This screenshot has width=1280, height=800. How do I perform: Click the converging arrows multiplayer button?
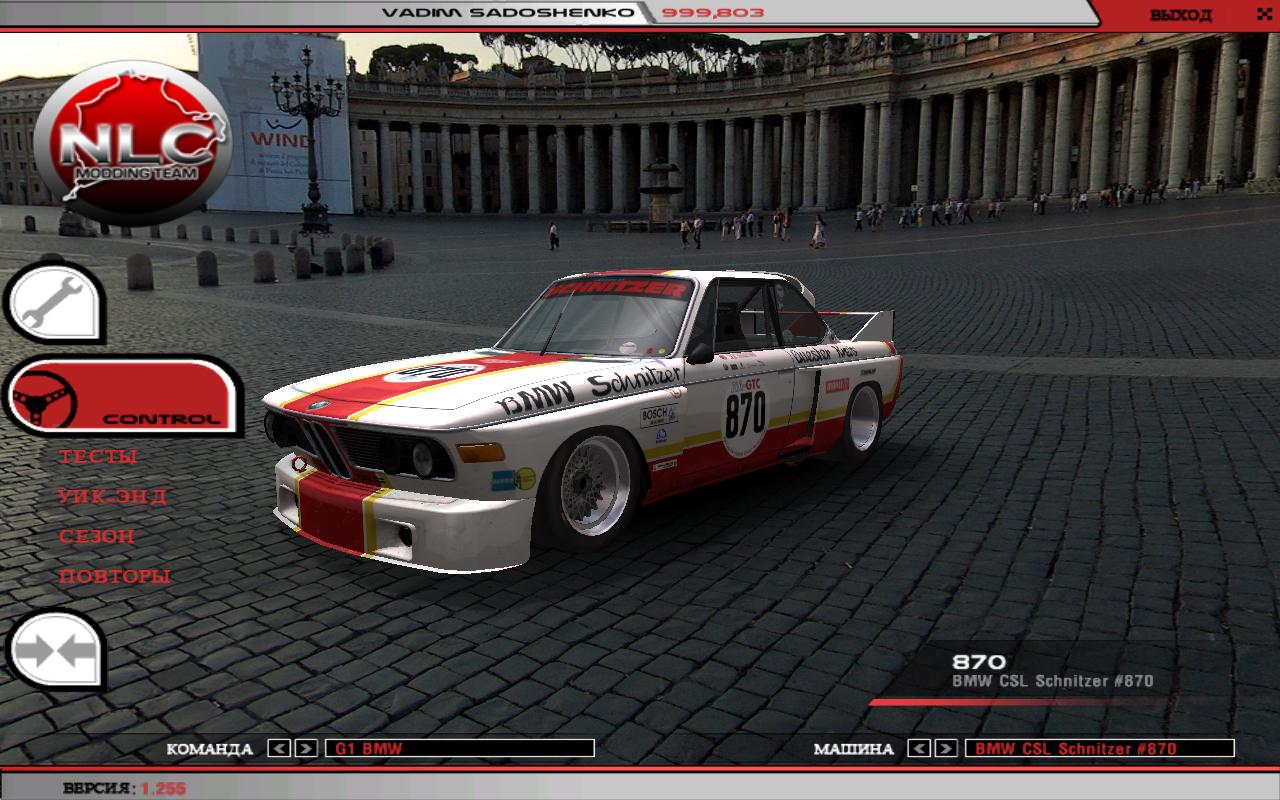pyautogui.click(x=56, y=650)
